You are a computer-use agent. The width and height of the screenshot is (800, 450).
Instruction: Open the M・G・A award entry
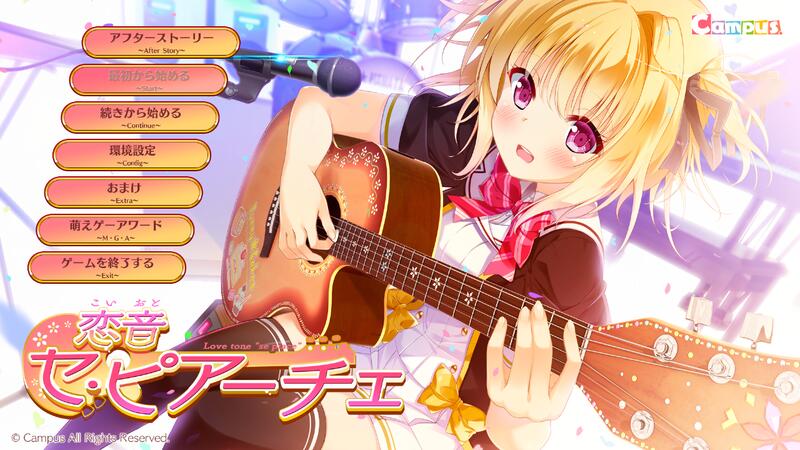114,229
